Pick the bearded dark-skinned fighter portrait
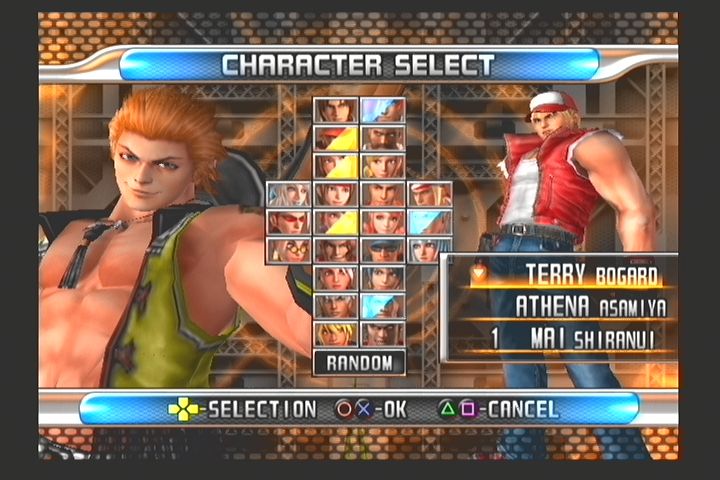 point(383,138)
